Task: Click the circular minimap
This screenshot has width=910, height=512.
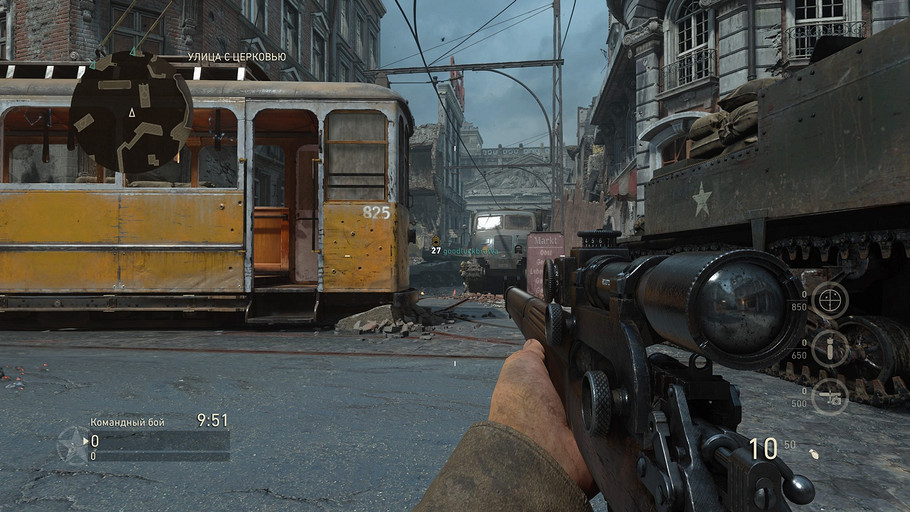Action: [131, 112]
